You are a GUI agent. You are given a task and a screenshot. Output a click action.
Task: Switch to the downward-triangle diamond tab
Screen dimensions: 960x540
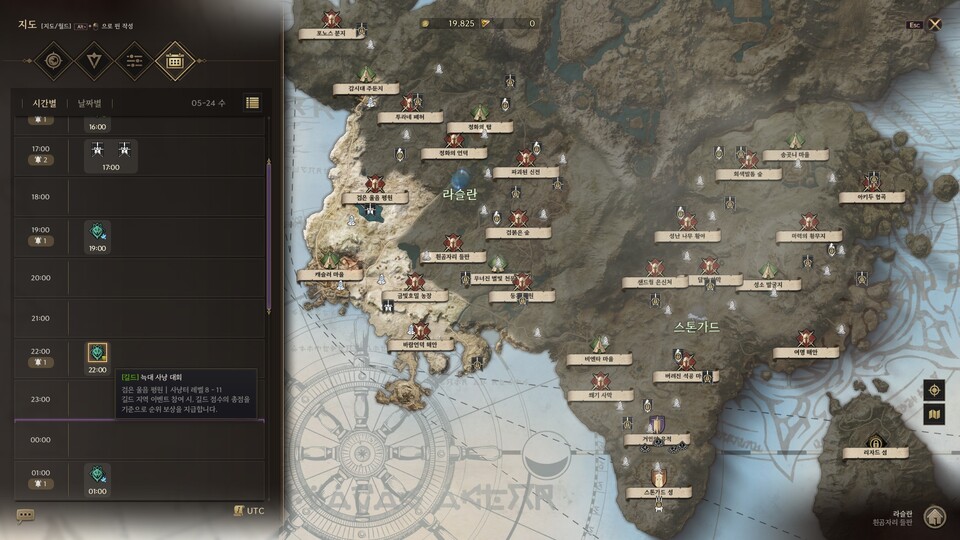click(x=95, y=61)
